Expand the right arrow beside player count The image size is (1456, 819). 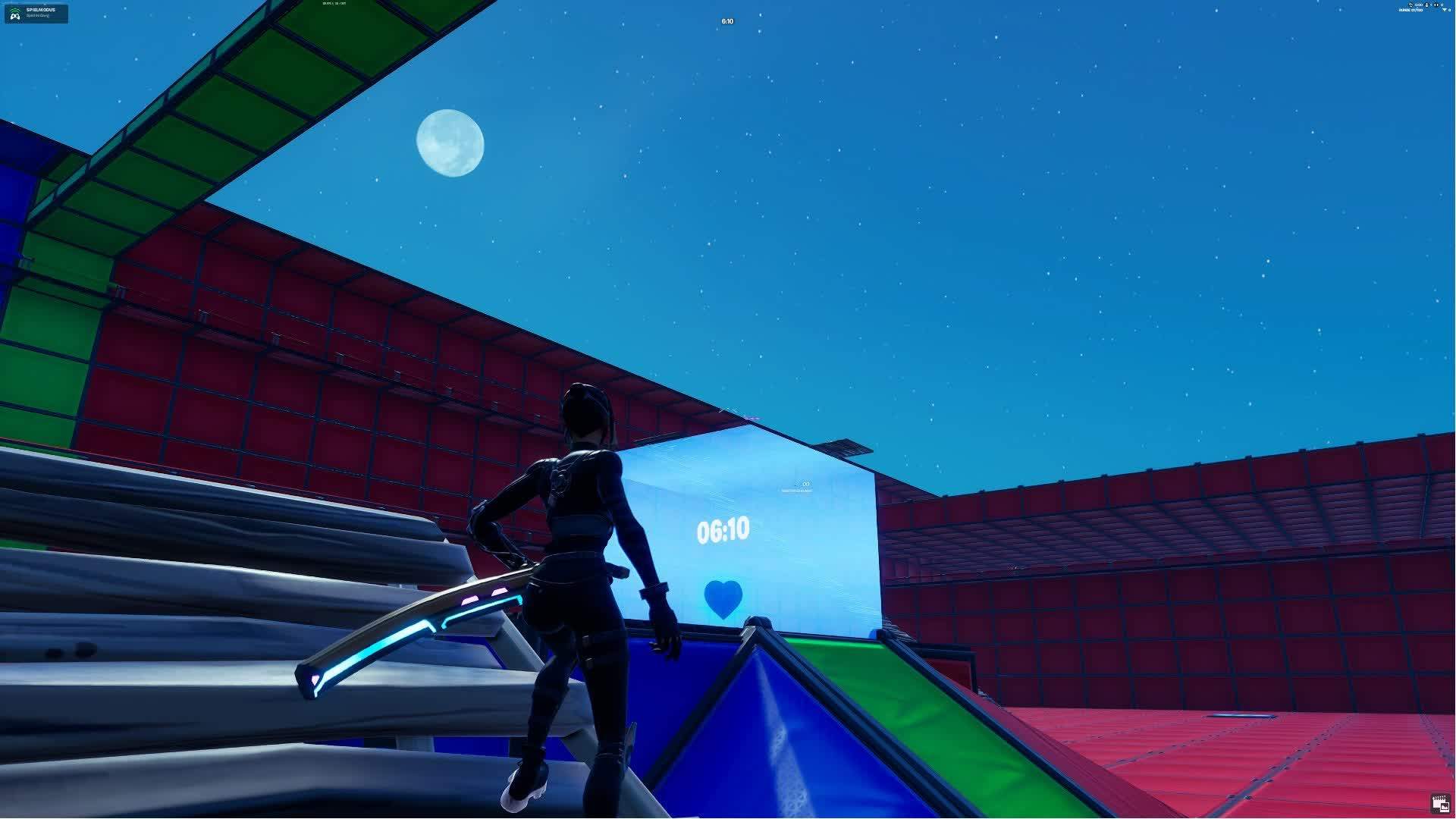[x=1438, y=5]
